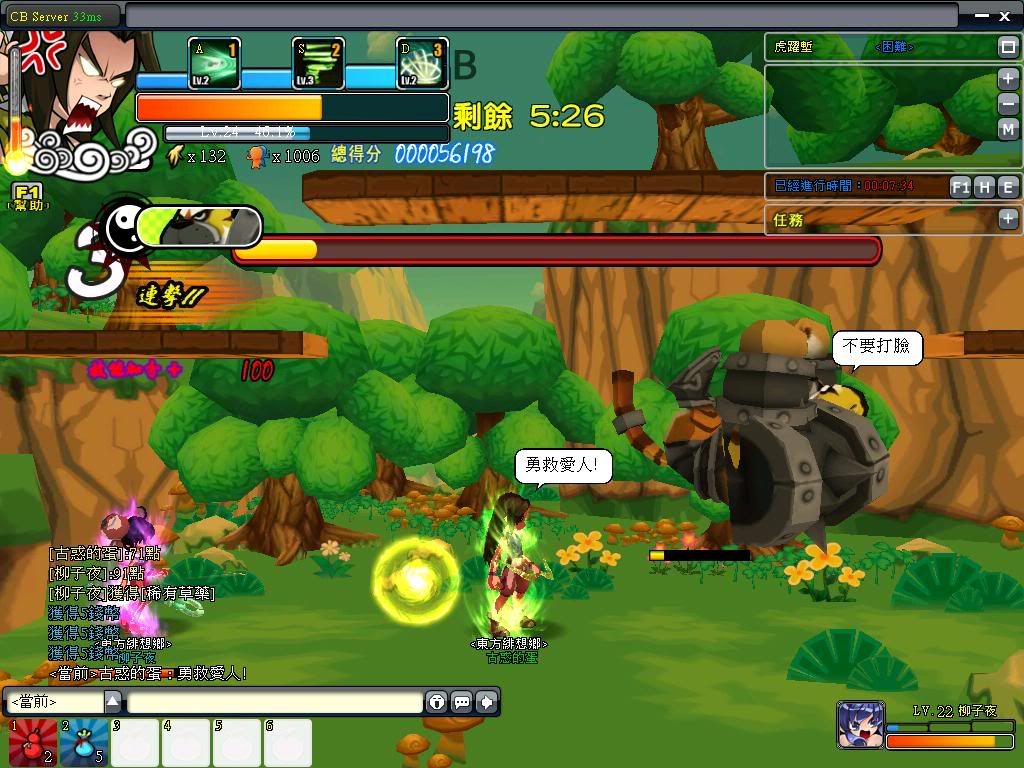Open the 當前 chat channel dropdown

[113, 702]
